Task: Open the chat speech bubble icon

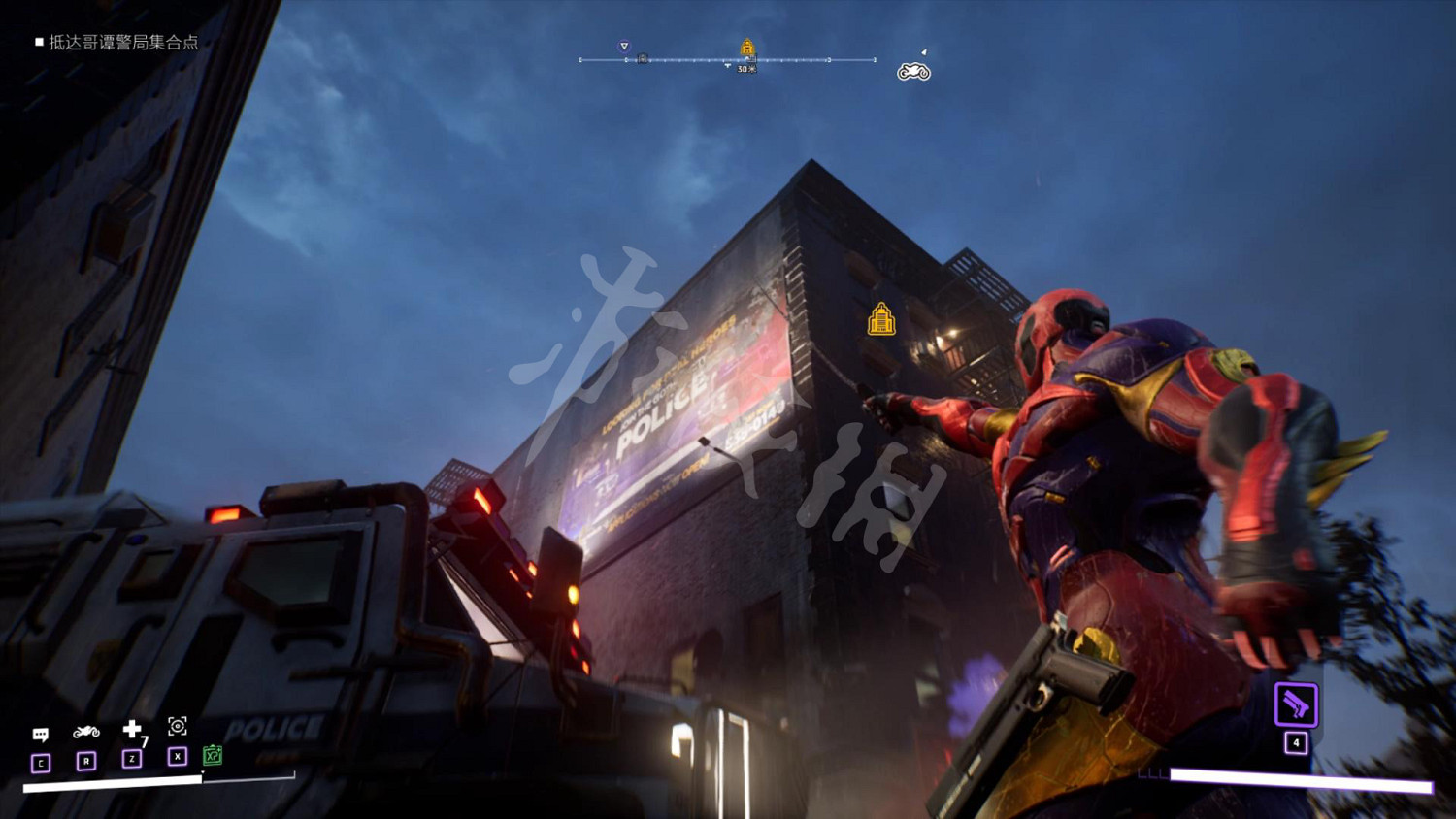Action: pyautogui.click(x=41, y=735)
